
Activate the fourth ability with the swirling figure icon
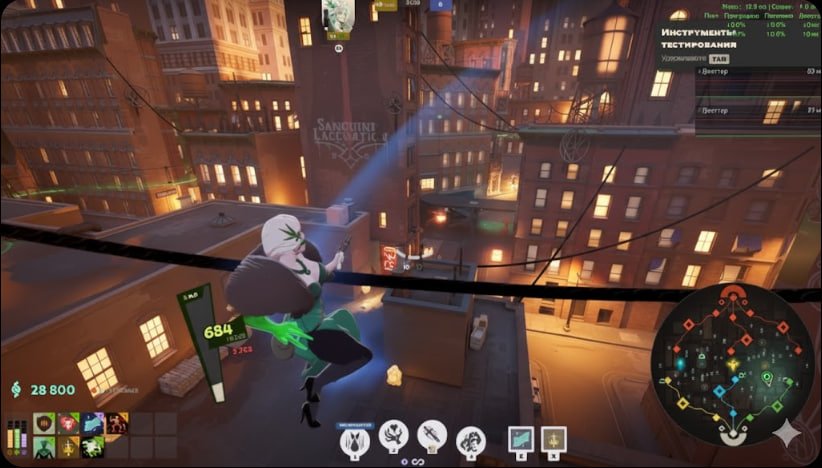tap(470, 437)
